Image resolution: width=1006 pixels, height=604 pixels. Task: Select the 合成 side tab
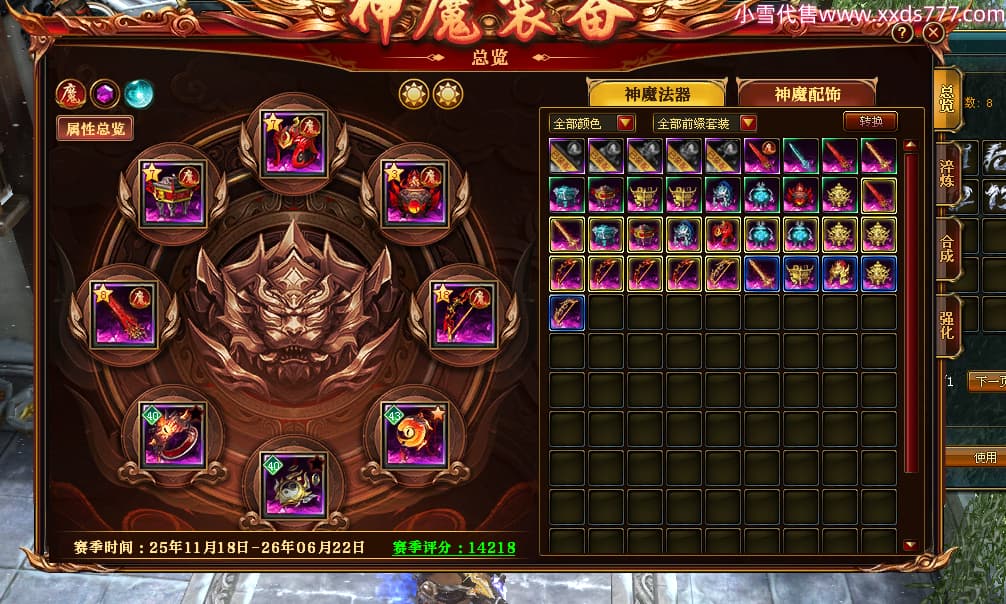[x=946, y=247]
